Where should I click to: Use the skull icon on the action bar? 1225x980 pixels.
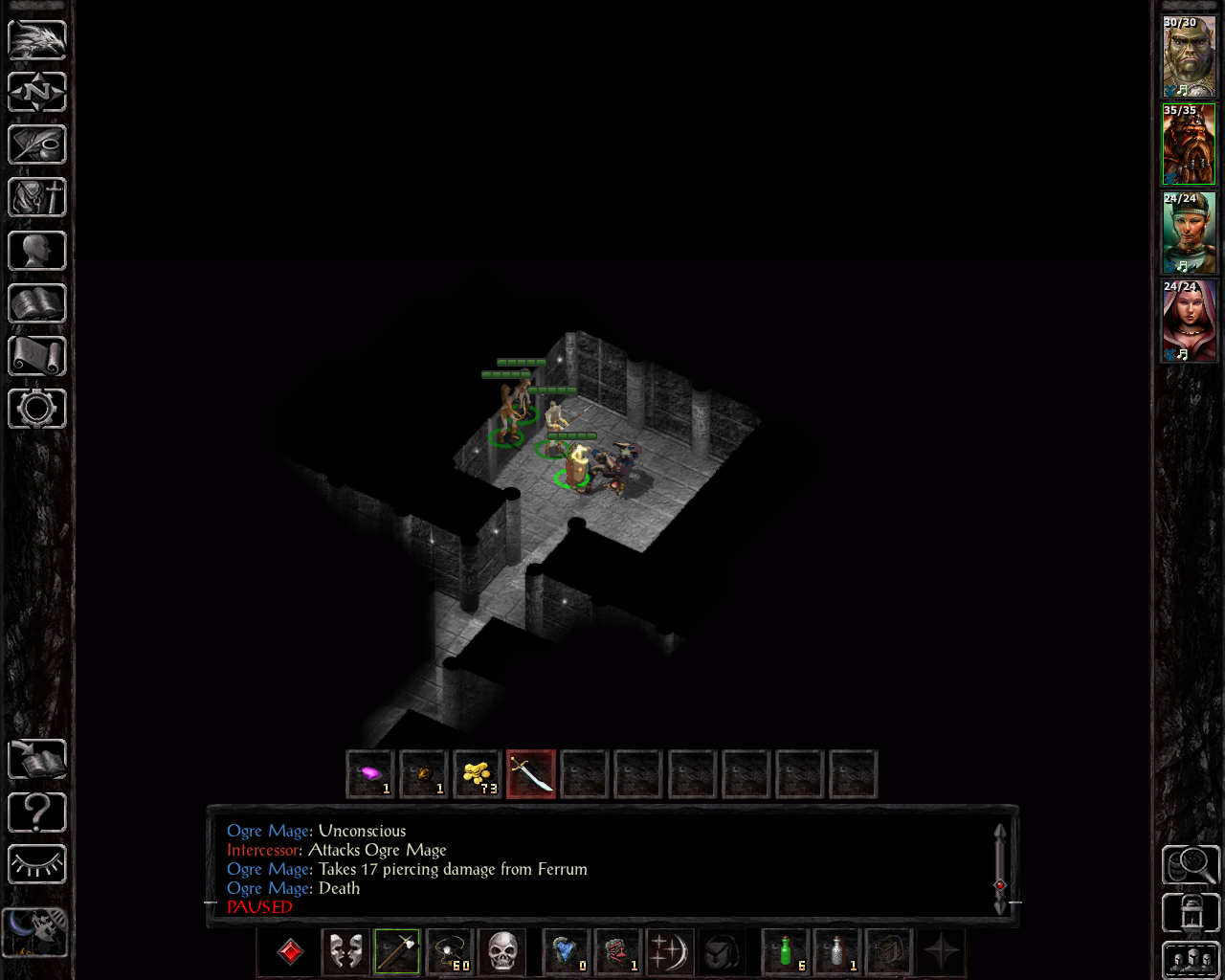click(503, 952)
